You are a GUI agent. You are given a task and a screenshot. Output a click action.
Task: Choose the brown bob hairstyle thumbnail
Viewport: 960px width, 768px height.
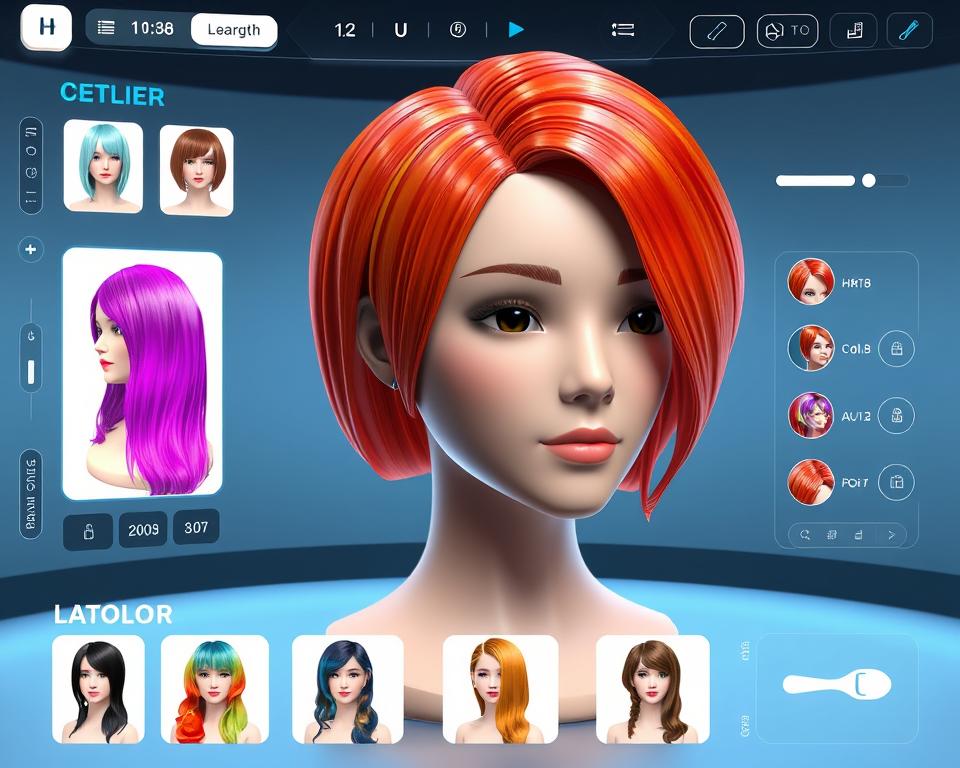tap(196, 169)
